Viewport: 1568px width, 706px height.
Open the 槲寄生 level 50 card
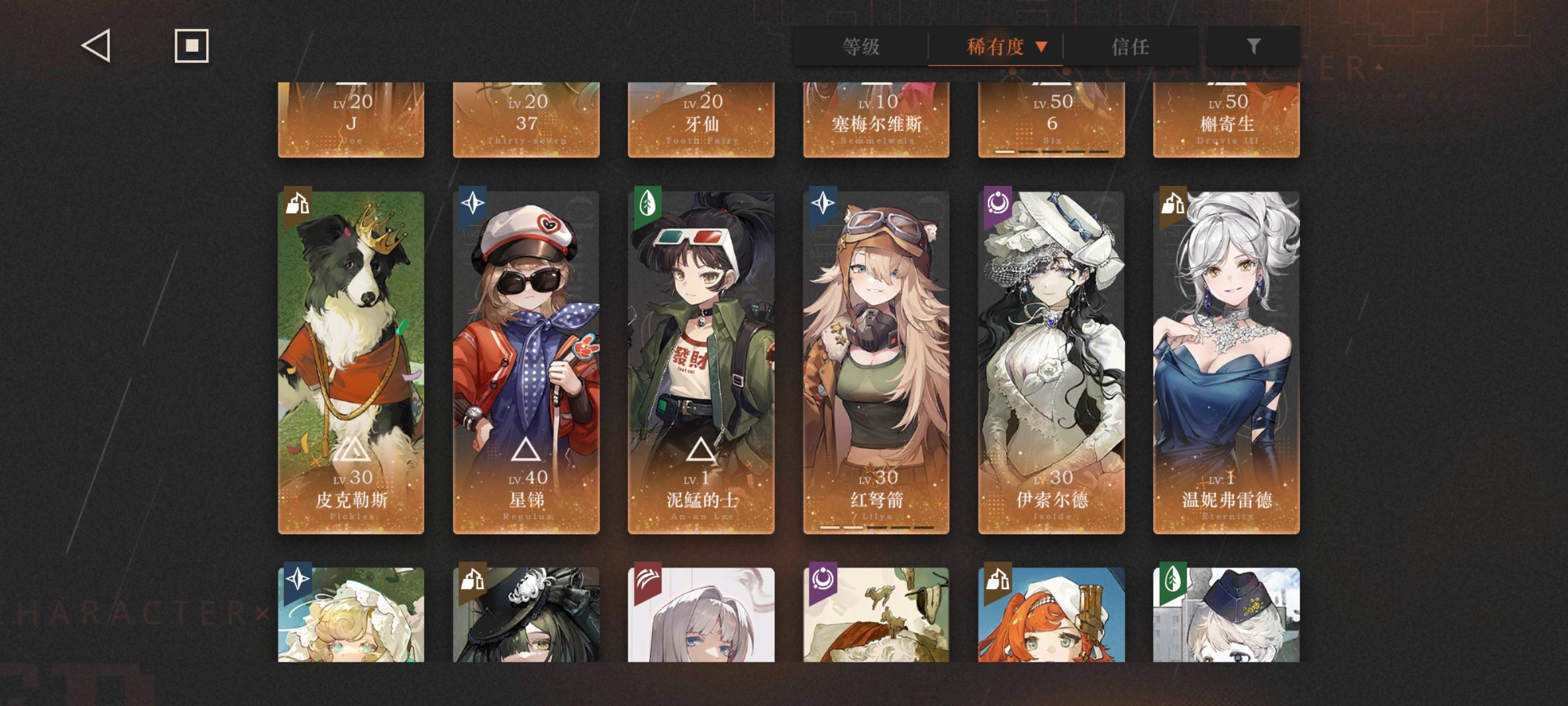tap(1225, 119)
